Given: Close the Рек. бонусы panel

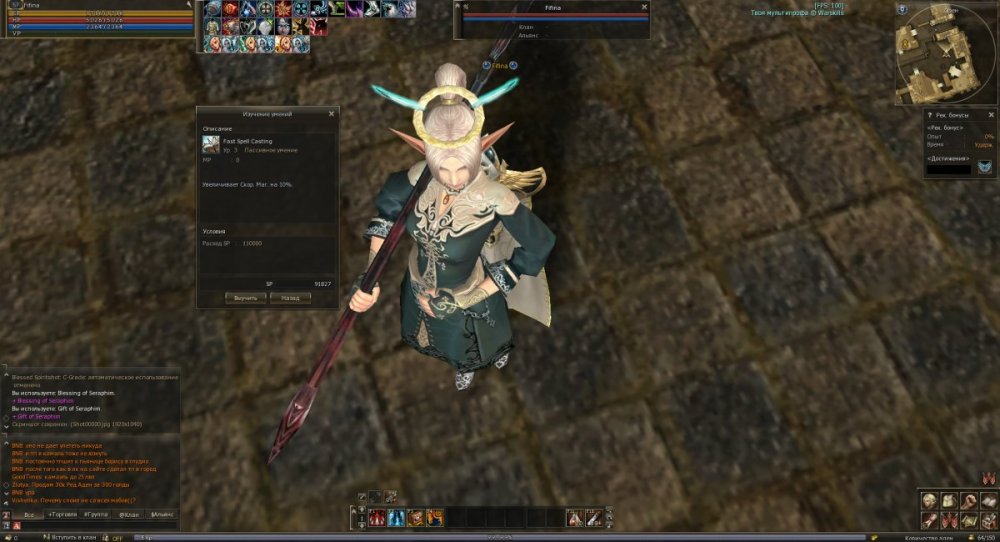Looking at the screenshot, I should click(x=990, y=115).
